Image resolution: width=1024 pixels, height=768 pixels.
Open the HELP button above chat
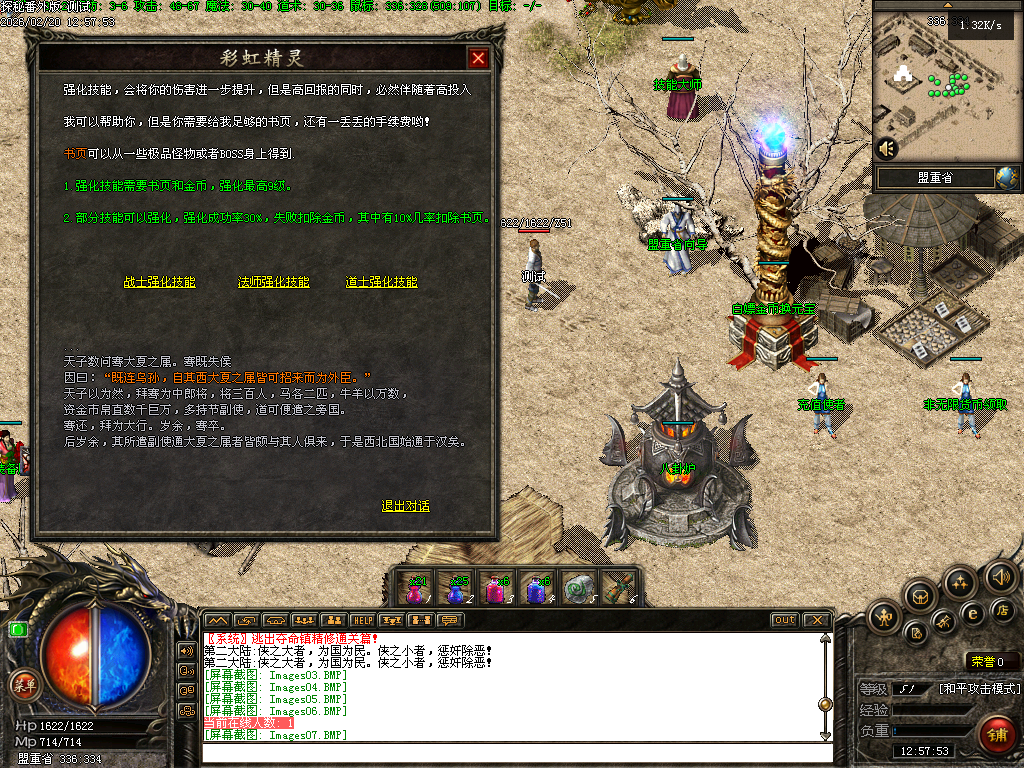pyautogui.click(x=363, y=620)
